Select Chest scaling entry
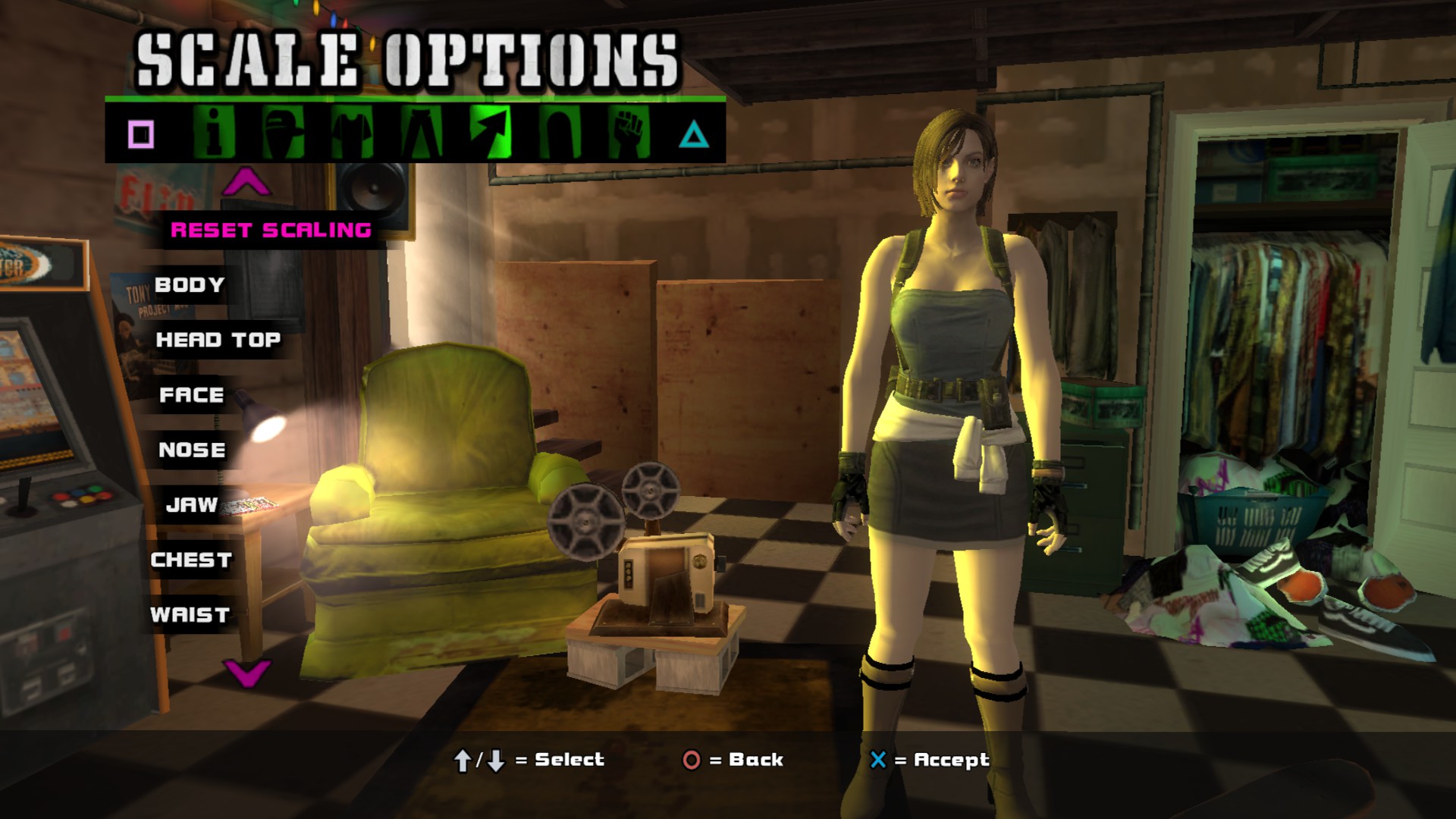The width and height of the screenshot is (1456, 819). tap(191, 560)
